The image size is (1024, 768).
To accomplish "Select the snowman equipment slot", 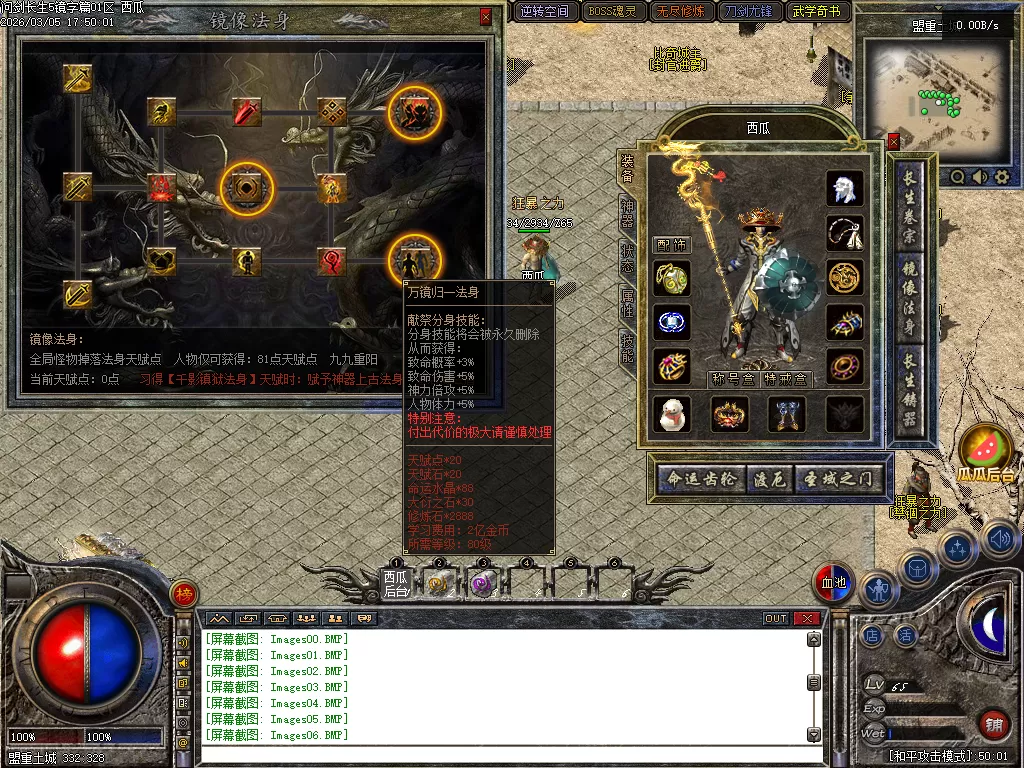I will click(672, 414).
